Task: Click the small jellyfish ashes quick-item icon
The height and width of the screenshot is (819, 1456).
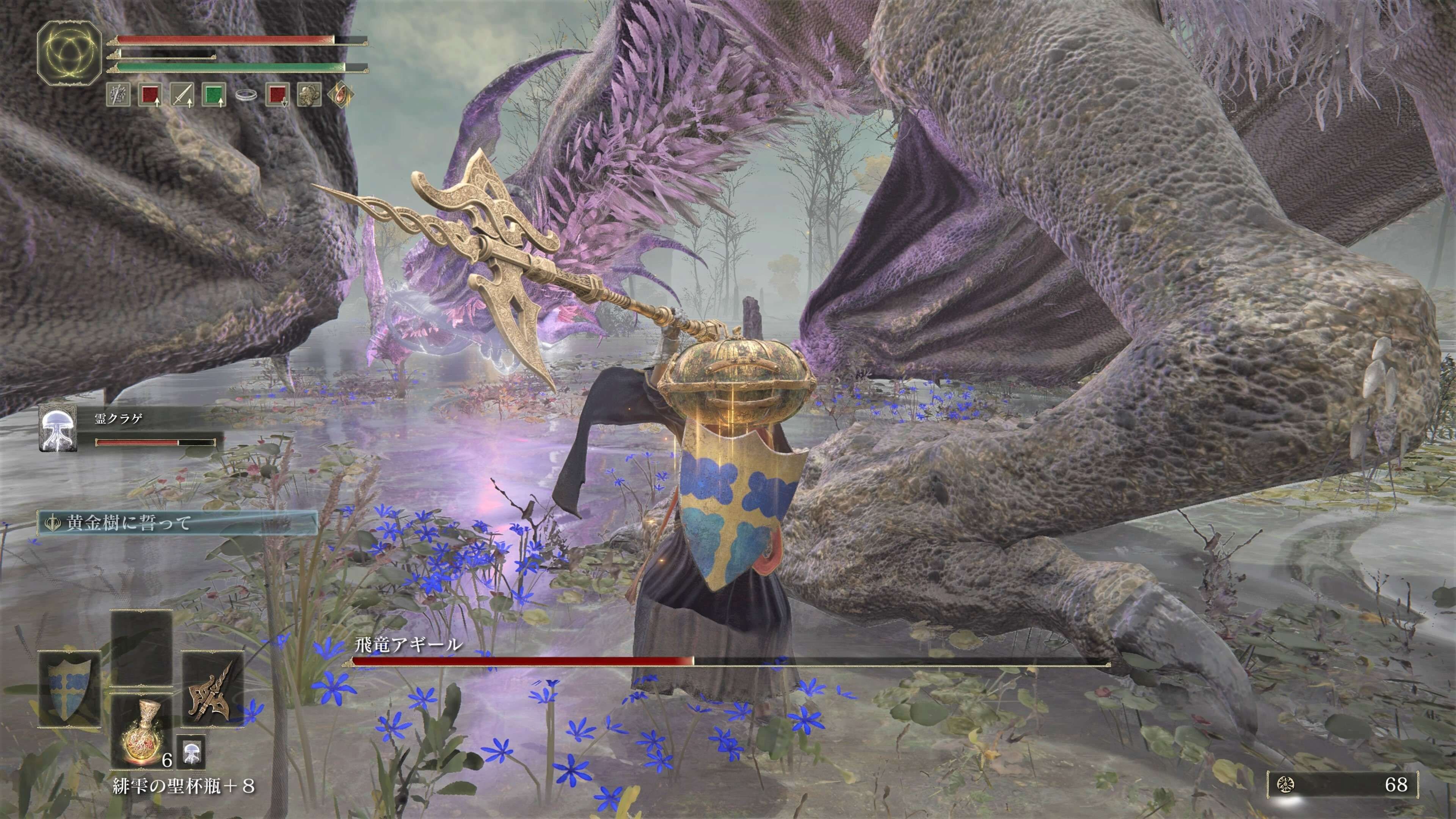Action: pyautogui.click(x=191, y=752)
